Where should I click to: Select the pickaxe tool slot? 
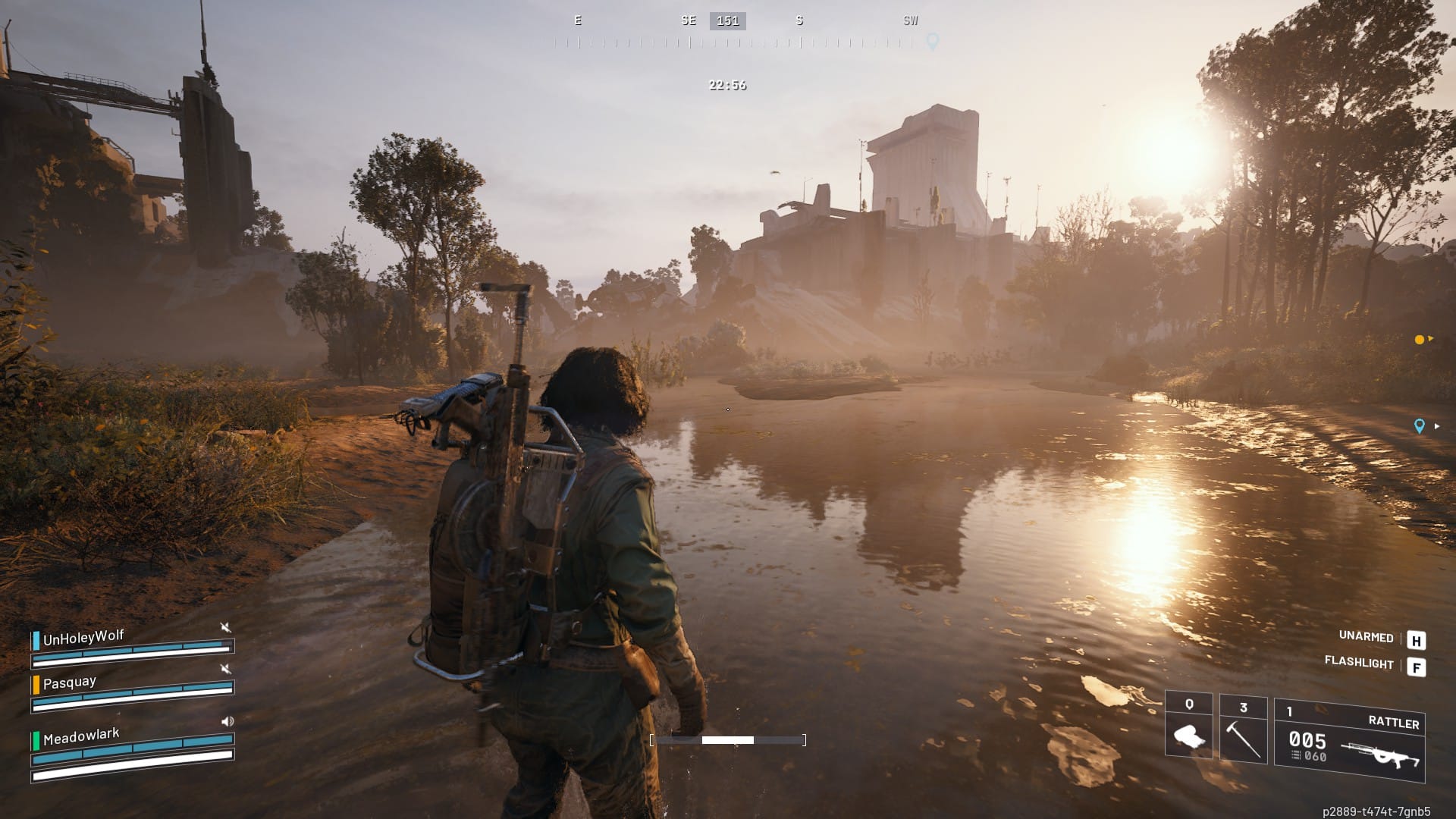[x=1243, y=730]
